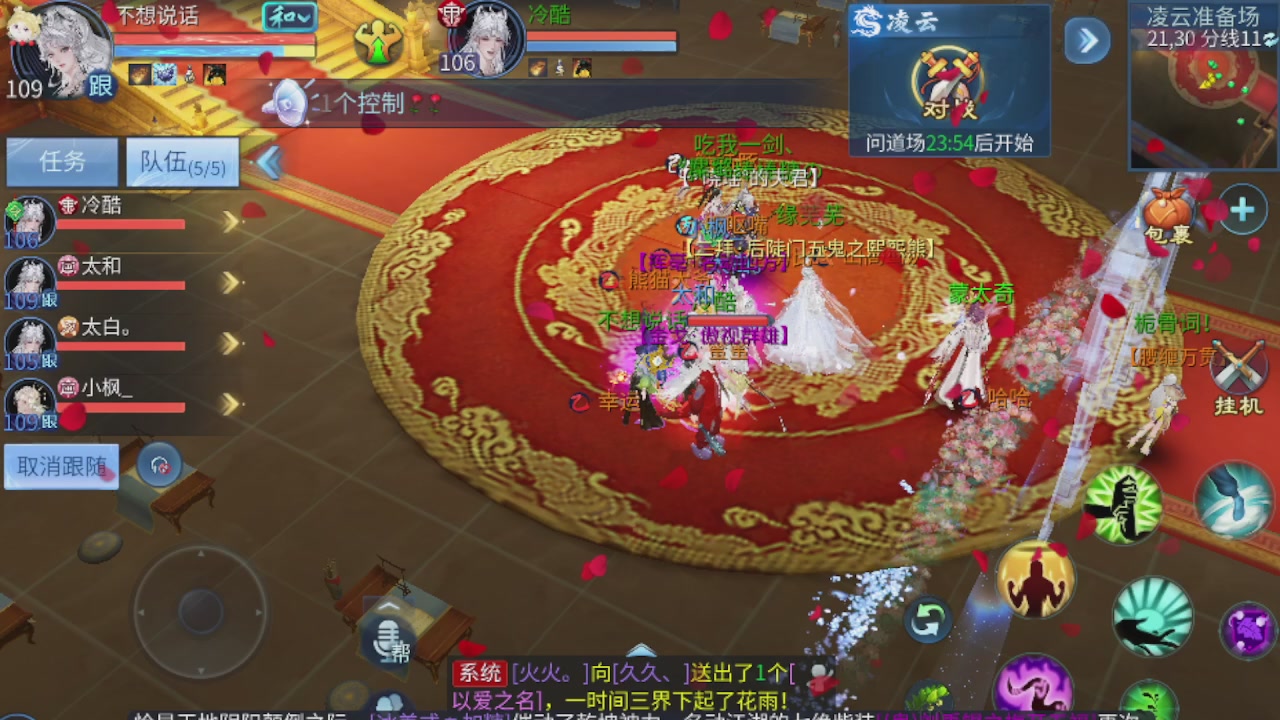Open the 队伍(5/5) tab
The height and width of the screenshot is (720, 1280).
(x=181, y=162)
